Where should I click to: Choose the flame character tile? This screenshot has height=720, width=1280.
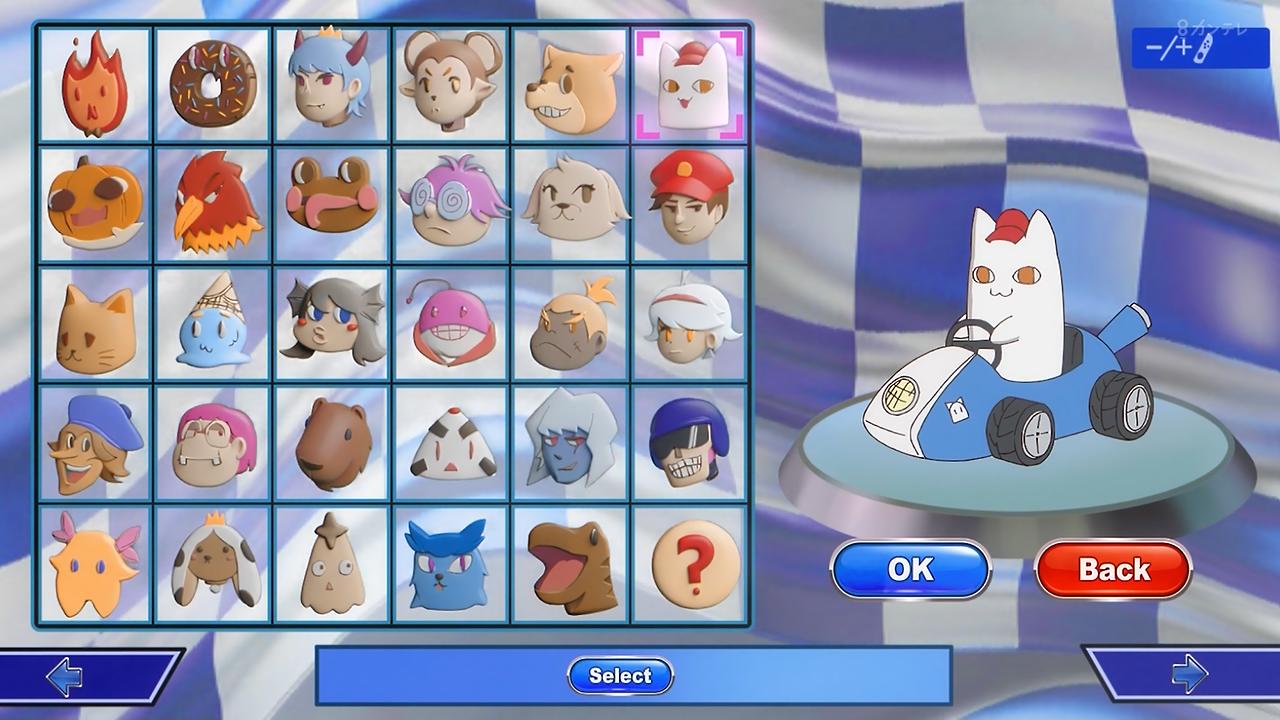click(94, 84)
